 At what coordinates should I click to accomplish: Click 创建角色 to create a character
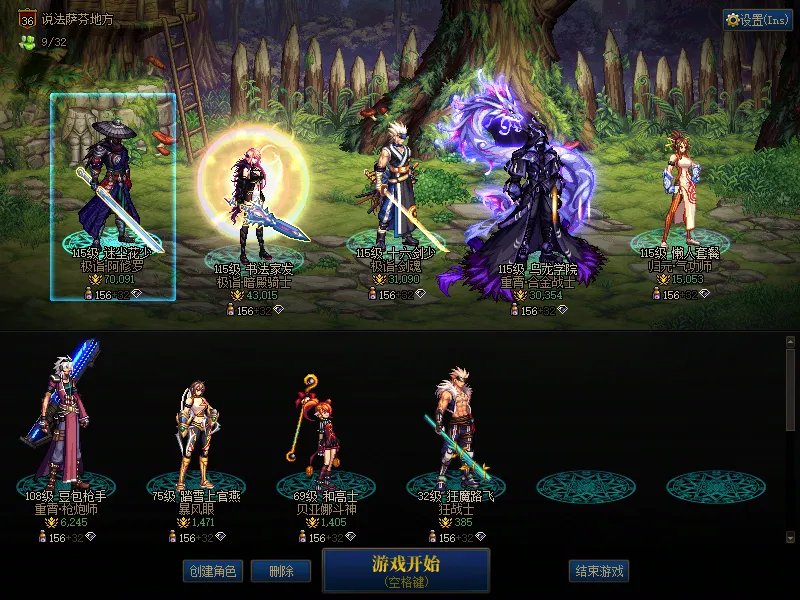(211, 571)
